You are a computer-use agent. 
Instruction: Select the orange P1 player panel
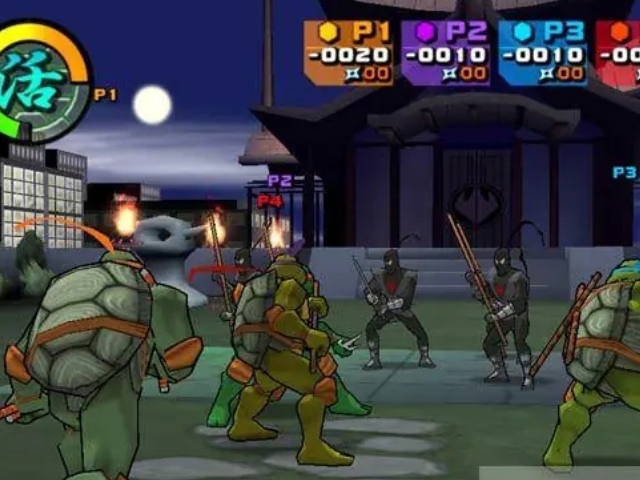pyautogui.click(x=349, y=52)
